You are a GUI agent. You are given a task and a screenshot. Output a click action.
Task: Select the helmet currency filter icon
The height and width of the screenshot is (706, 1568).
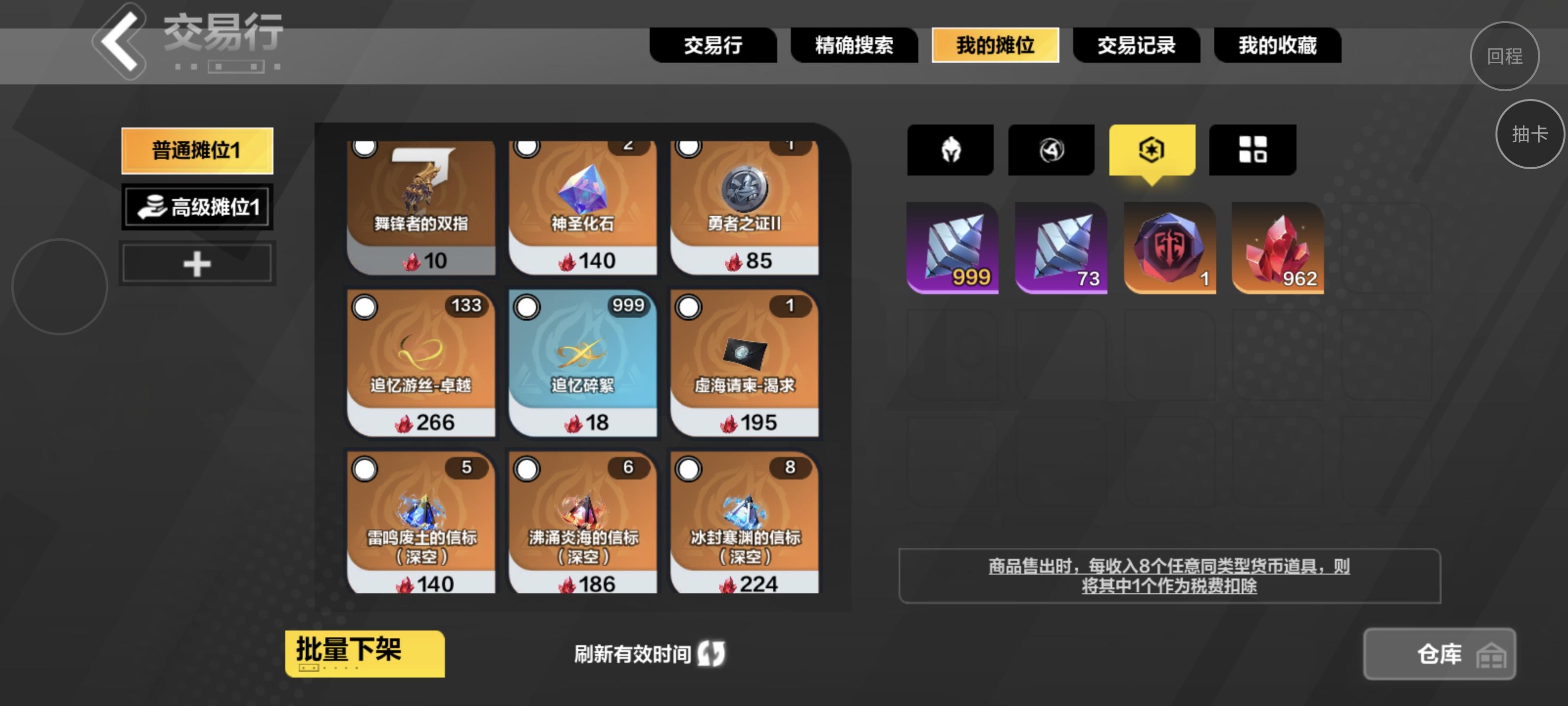(950, 150)
